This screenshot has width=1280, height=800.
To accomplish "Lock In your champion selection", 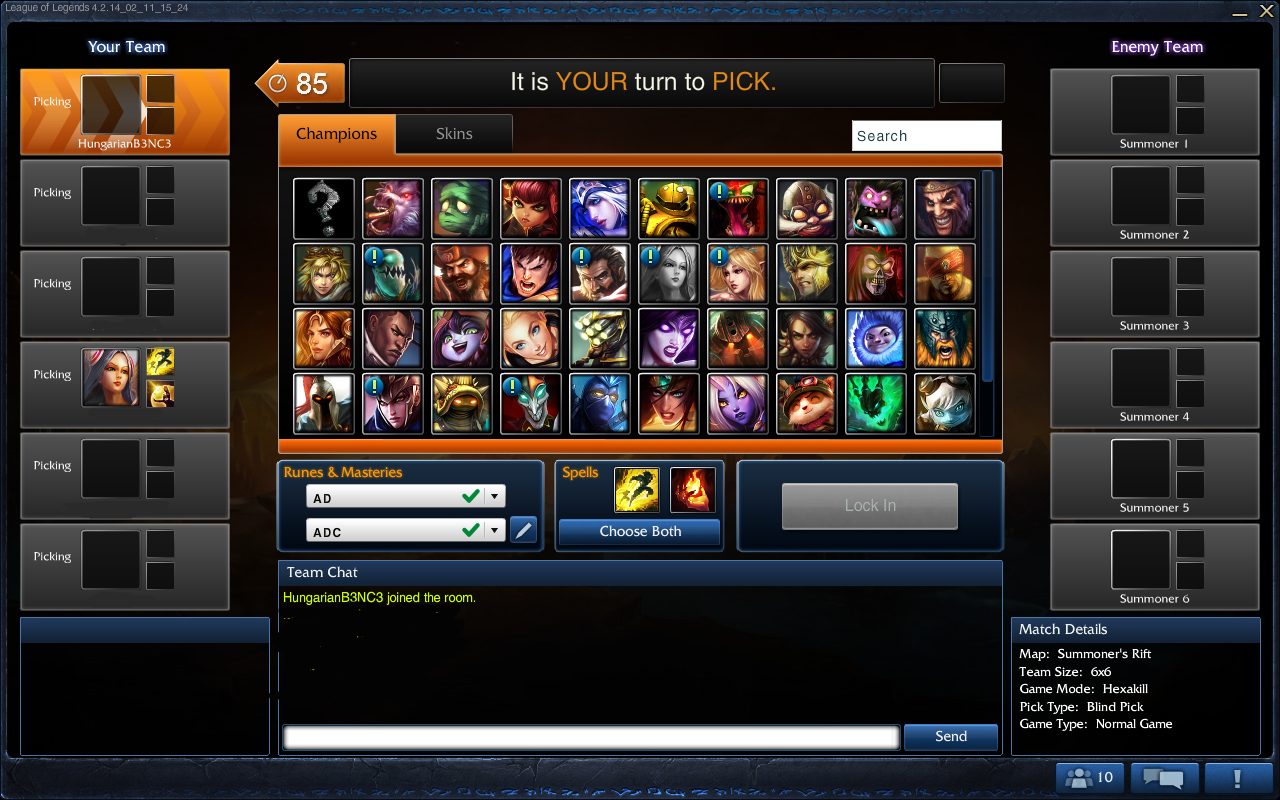I will (869, 506).
